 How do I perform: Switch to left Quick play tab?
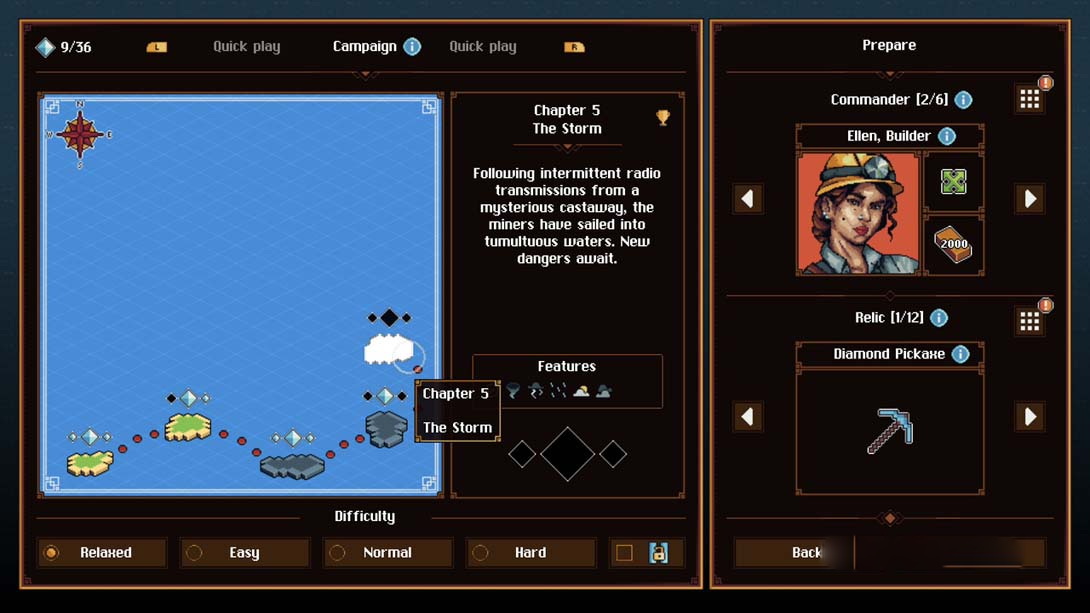point(246,47)
